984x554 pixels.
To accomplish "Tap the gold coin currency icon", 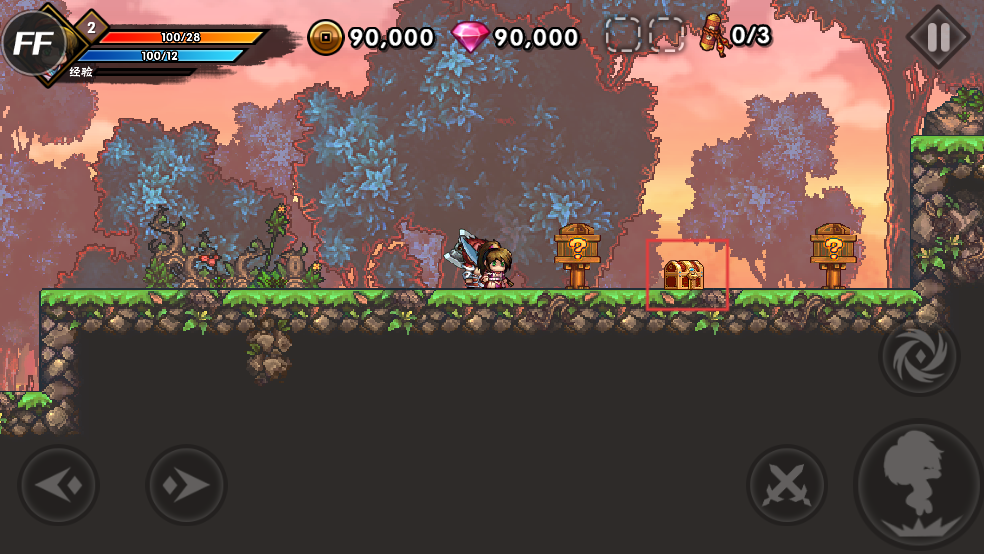I will [325, 38].
